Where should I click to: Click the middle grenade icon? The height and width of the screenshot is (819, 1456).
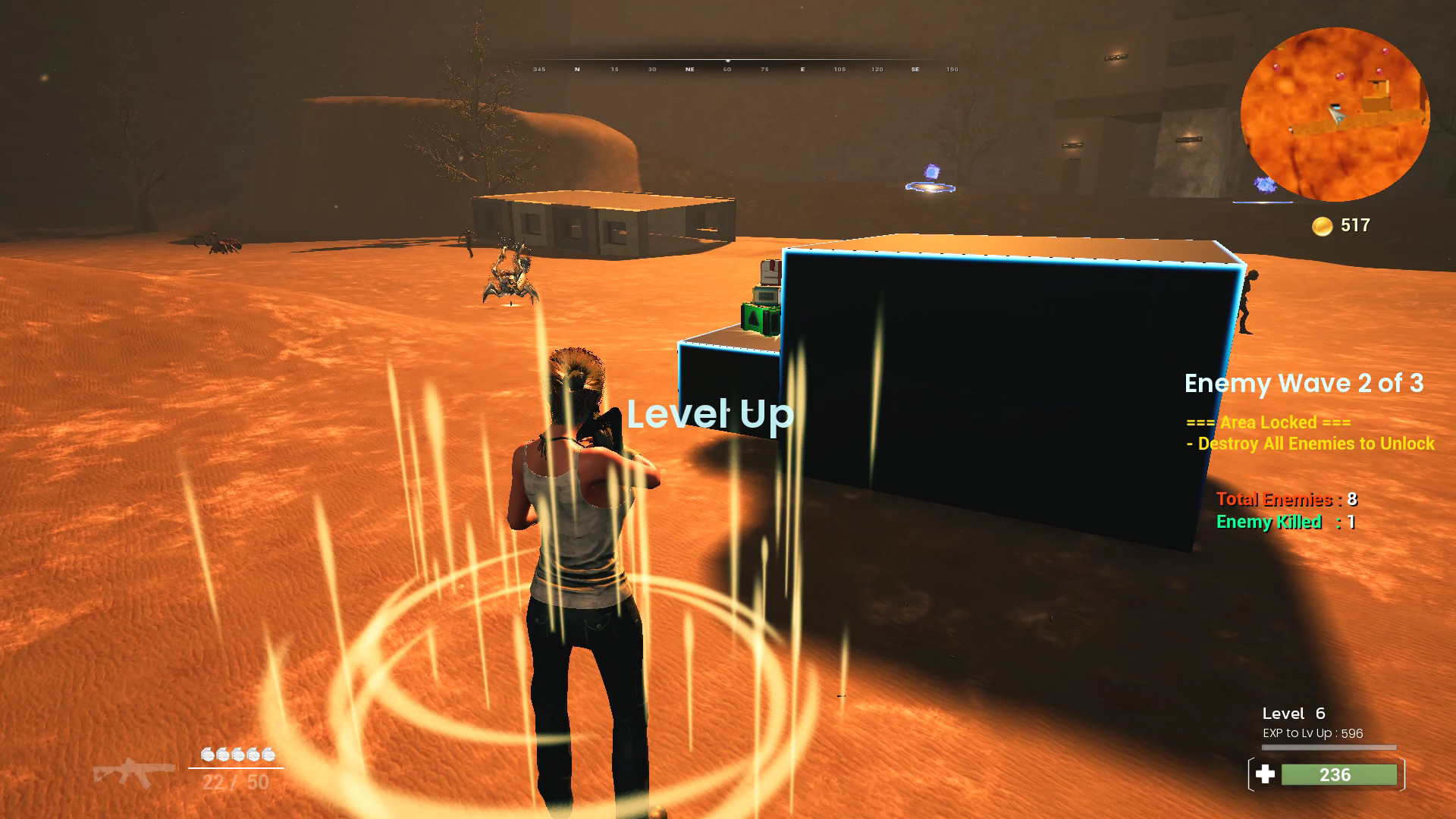[239, 755]
